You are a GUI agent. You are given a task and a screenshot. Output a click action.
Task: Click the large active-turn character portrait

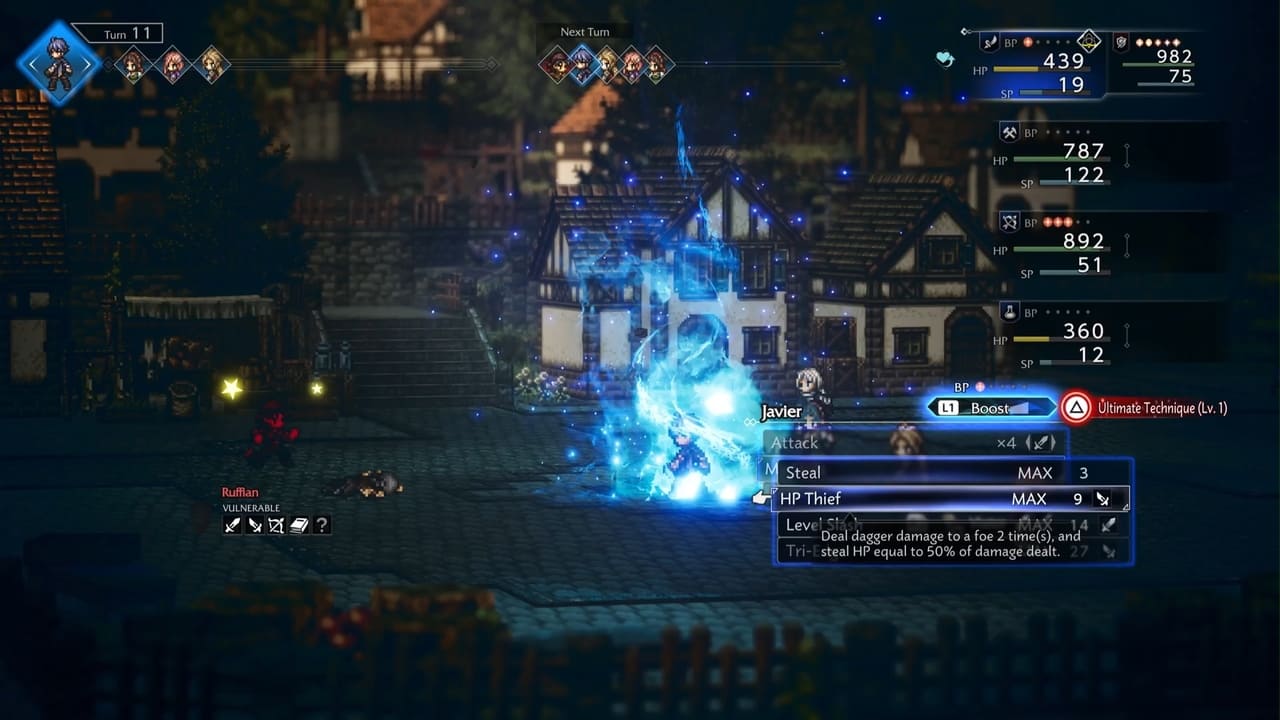pos(59,63)
